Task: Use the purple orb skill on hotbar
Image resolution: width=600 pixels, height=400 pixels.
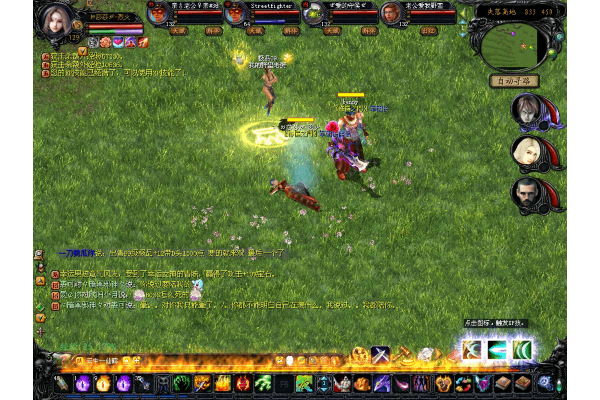Action: point(83,383)
